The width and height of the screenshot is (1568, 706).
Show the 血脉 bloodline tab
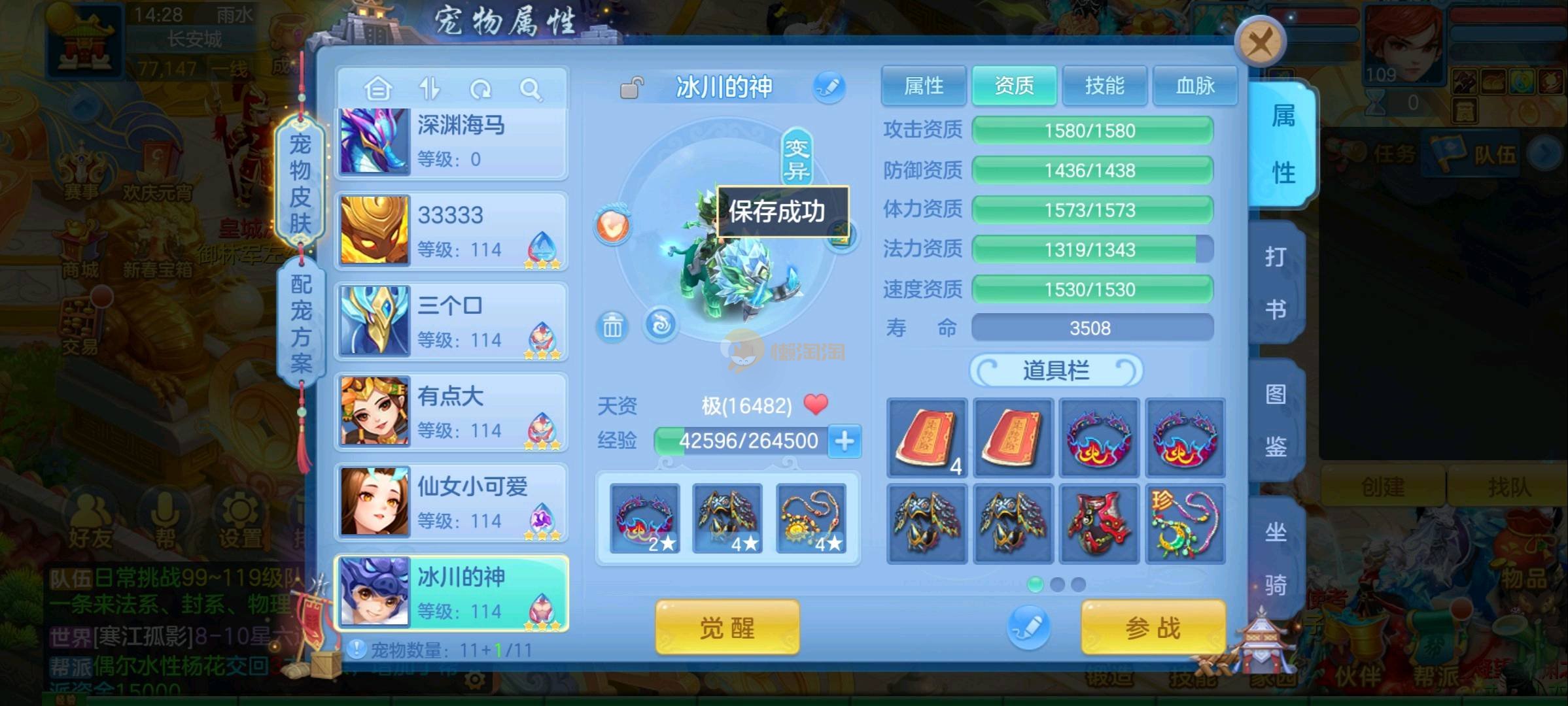[x=1194, y=86]
